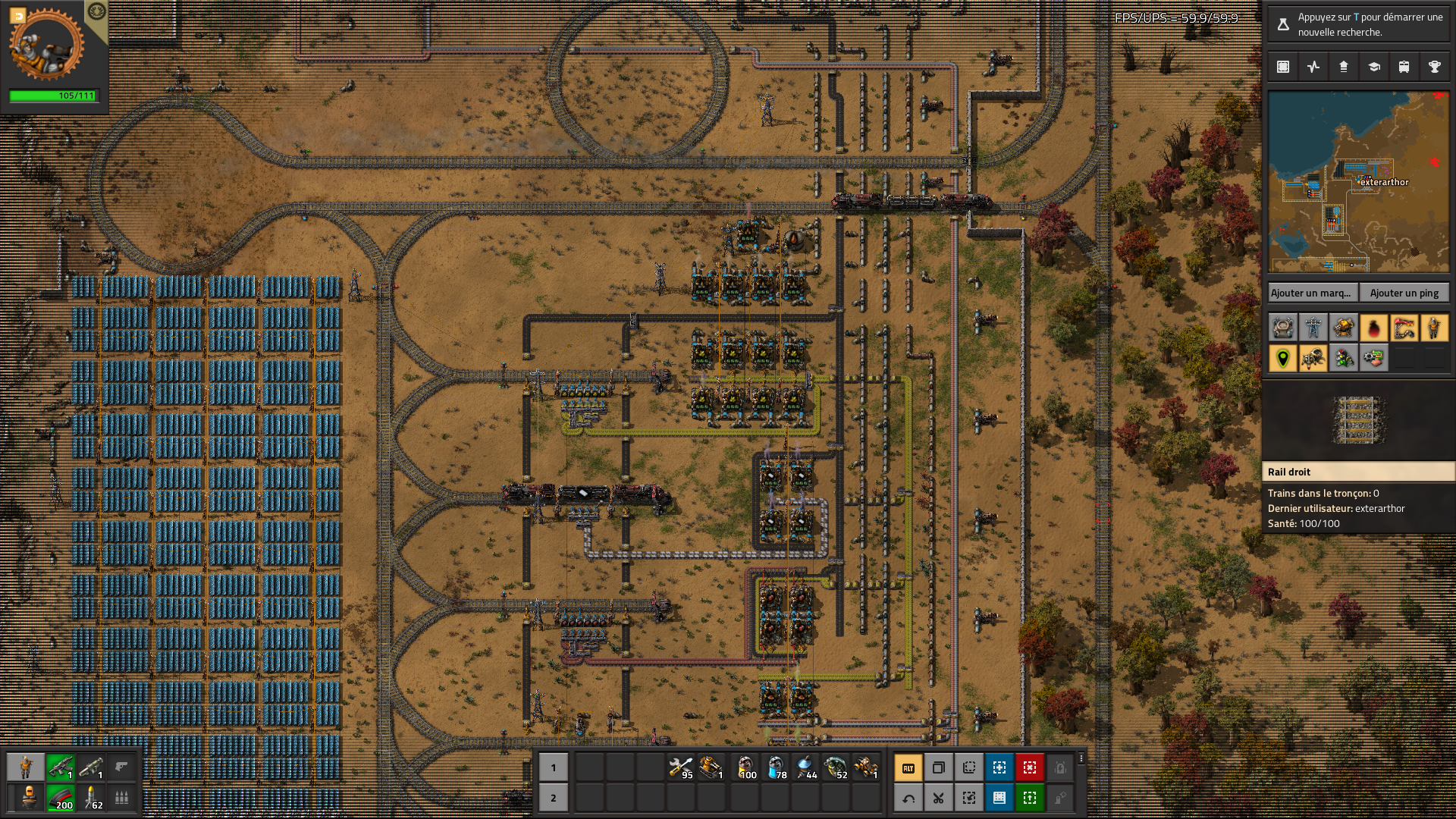
Task: Show the production statistics graph
Action: click(x=1313, y=67)
